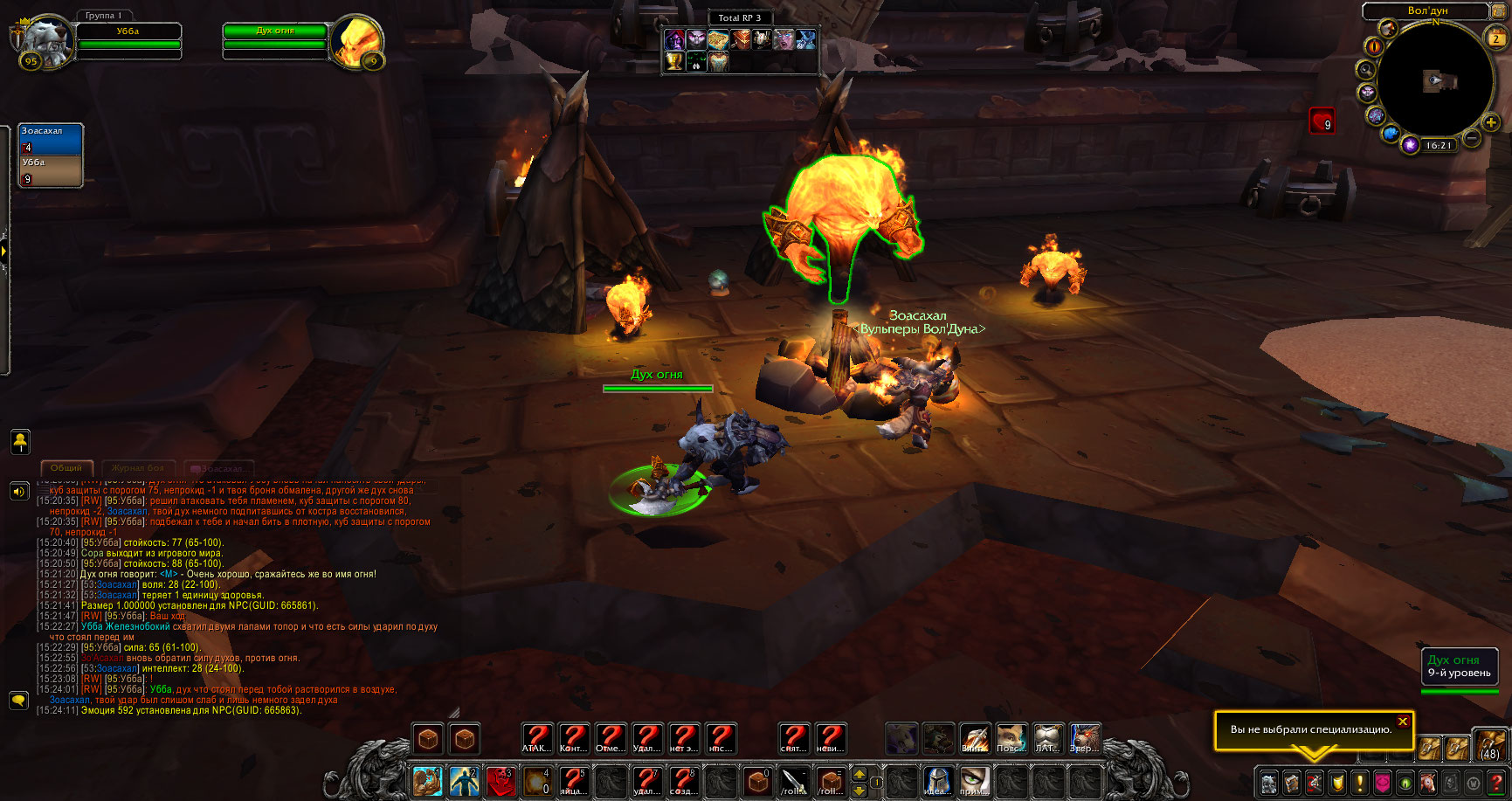1512x801 pixels.
Task: Open the character info micro button
Action: pos(1268,782)
